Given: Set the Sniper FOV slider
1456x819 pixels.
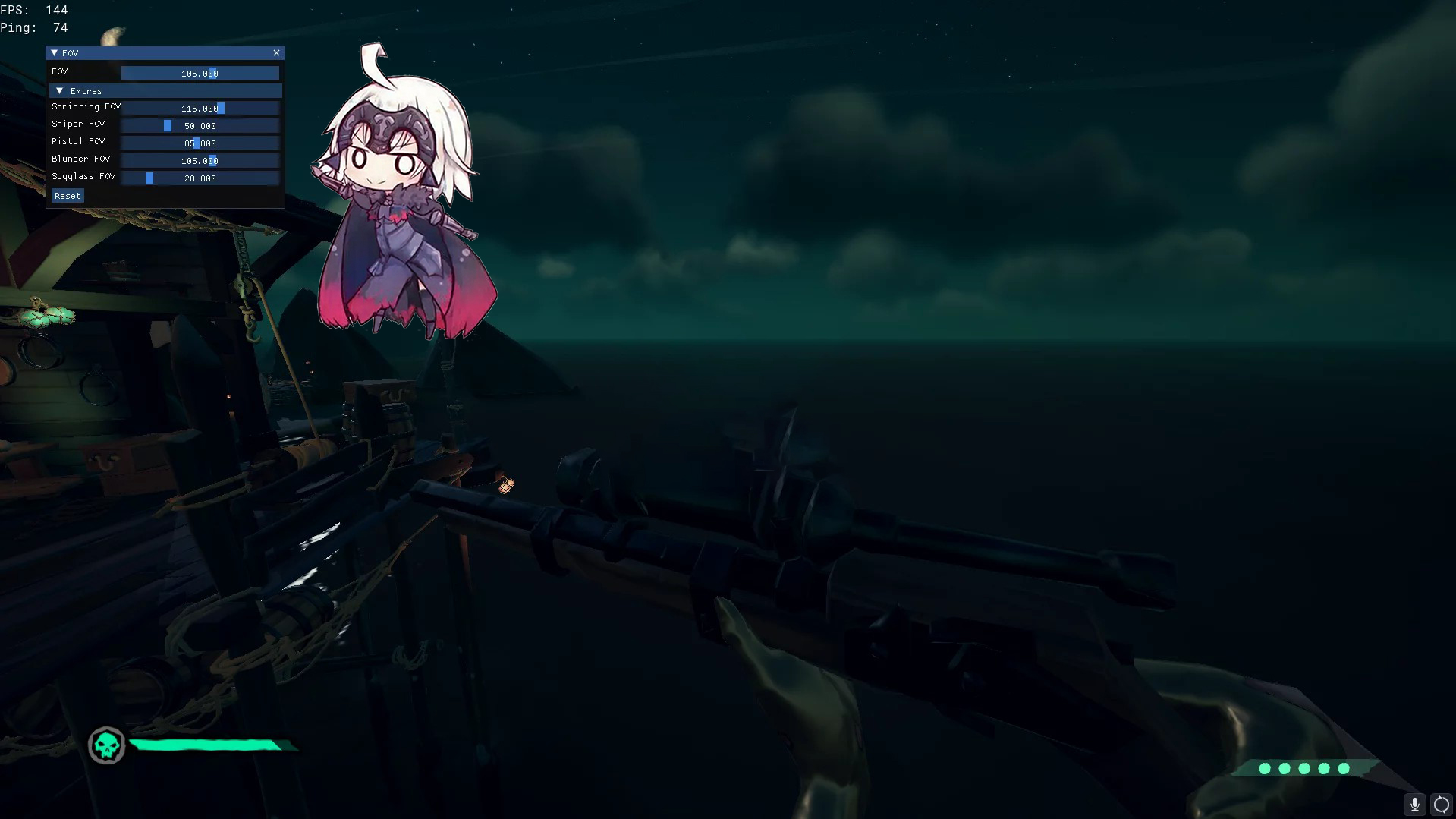Looking at the screenshot, I should (200, 126).
